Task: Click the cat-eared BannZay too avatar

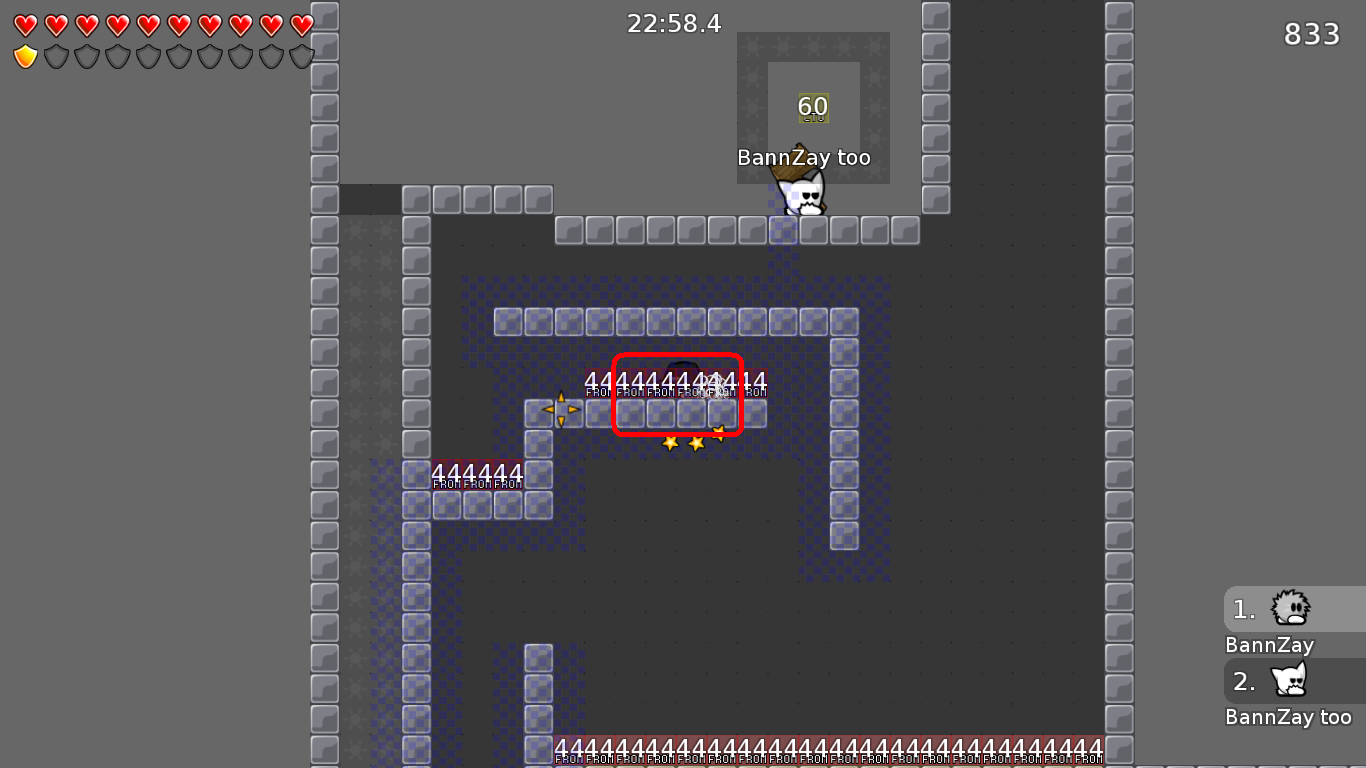Action: coord(1293,680)
